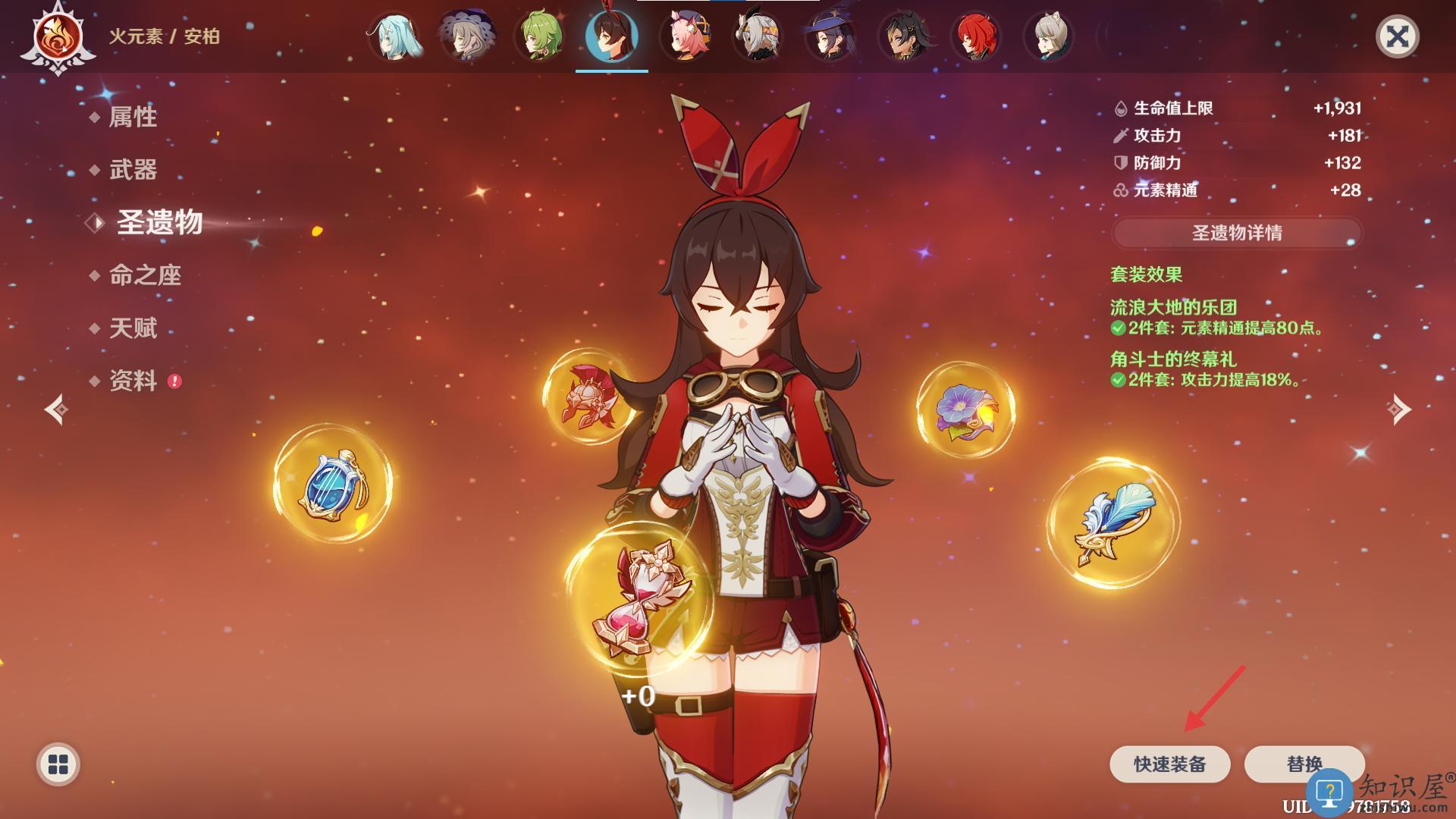Activate the 快速装备 quick equip button
The height and width of the screenshot is (819, 1456).
[x=1169, y=764]
